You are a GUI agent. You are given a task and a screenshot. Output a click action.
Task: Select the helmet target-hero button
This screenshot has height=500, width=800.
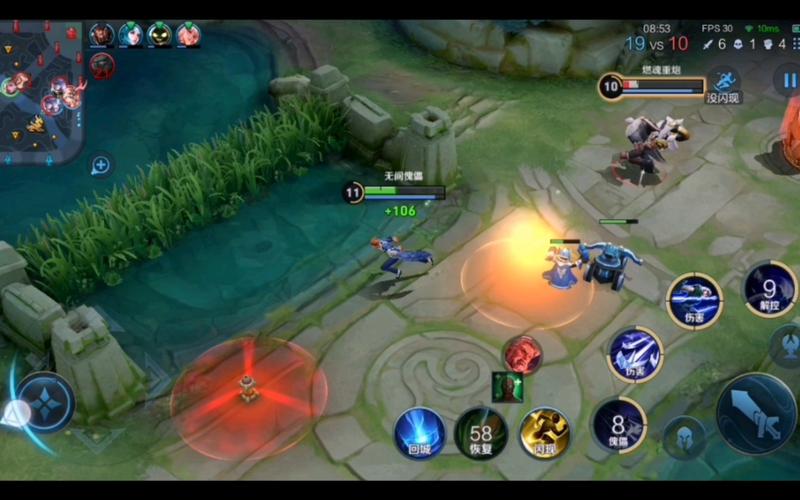684,437
